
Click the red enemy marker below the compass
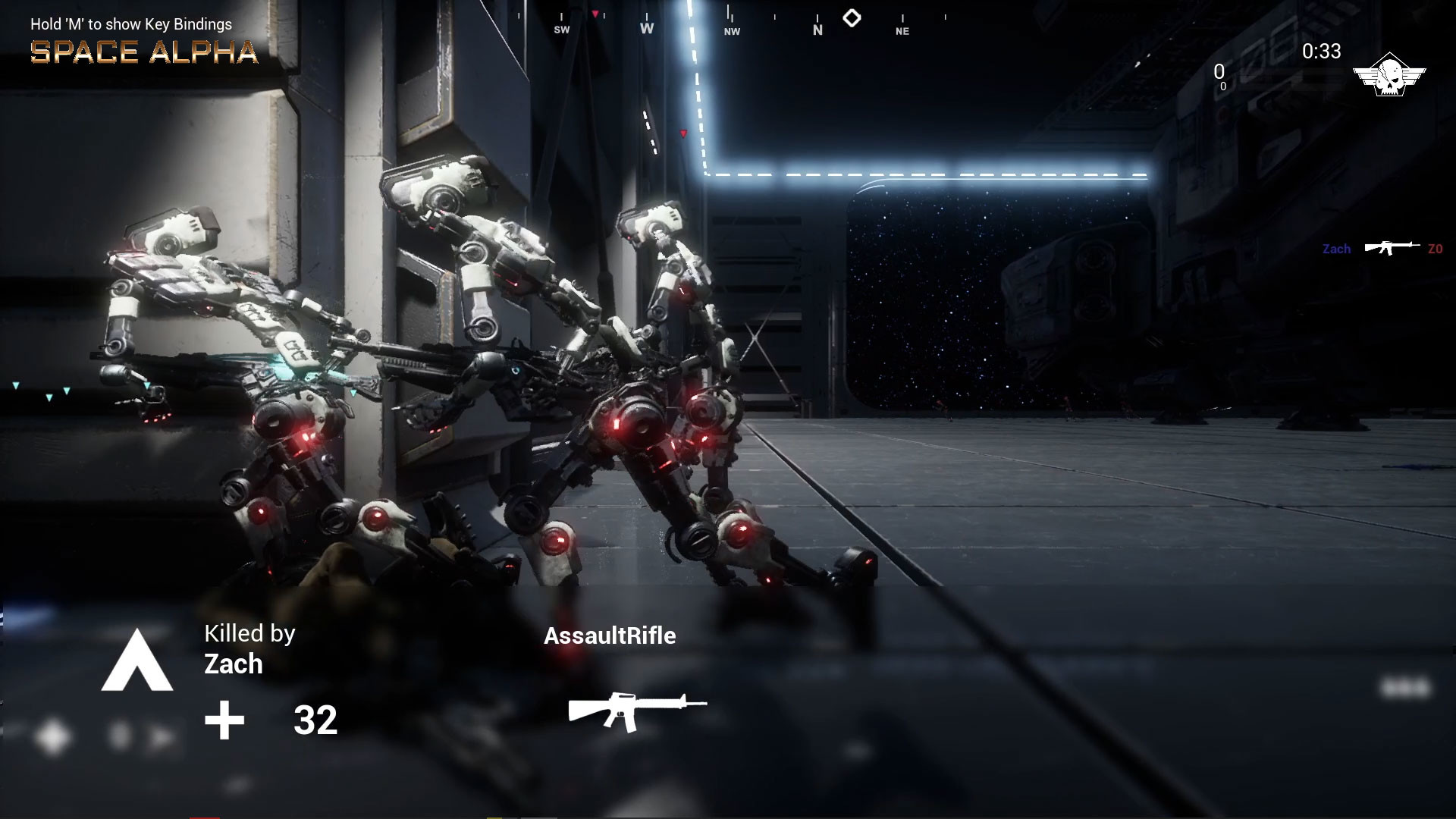(x=685, y=131)
